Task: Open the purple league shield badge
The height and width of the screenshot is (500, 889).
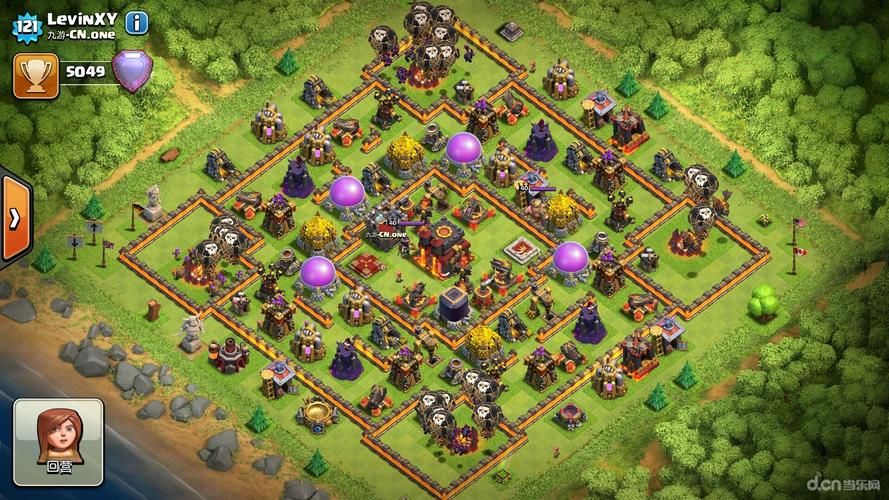Action: click(x=131, y=72)
